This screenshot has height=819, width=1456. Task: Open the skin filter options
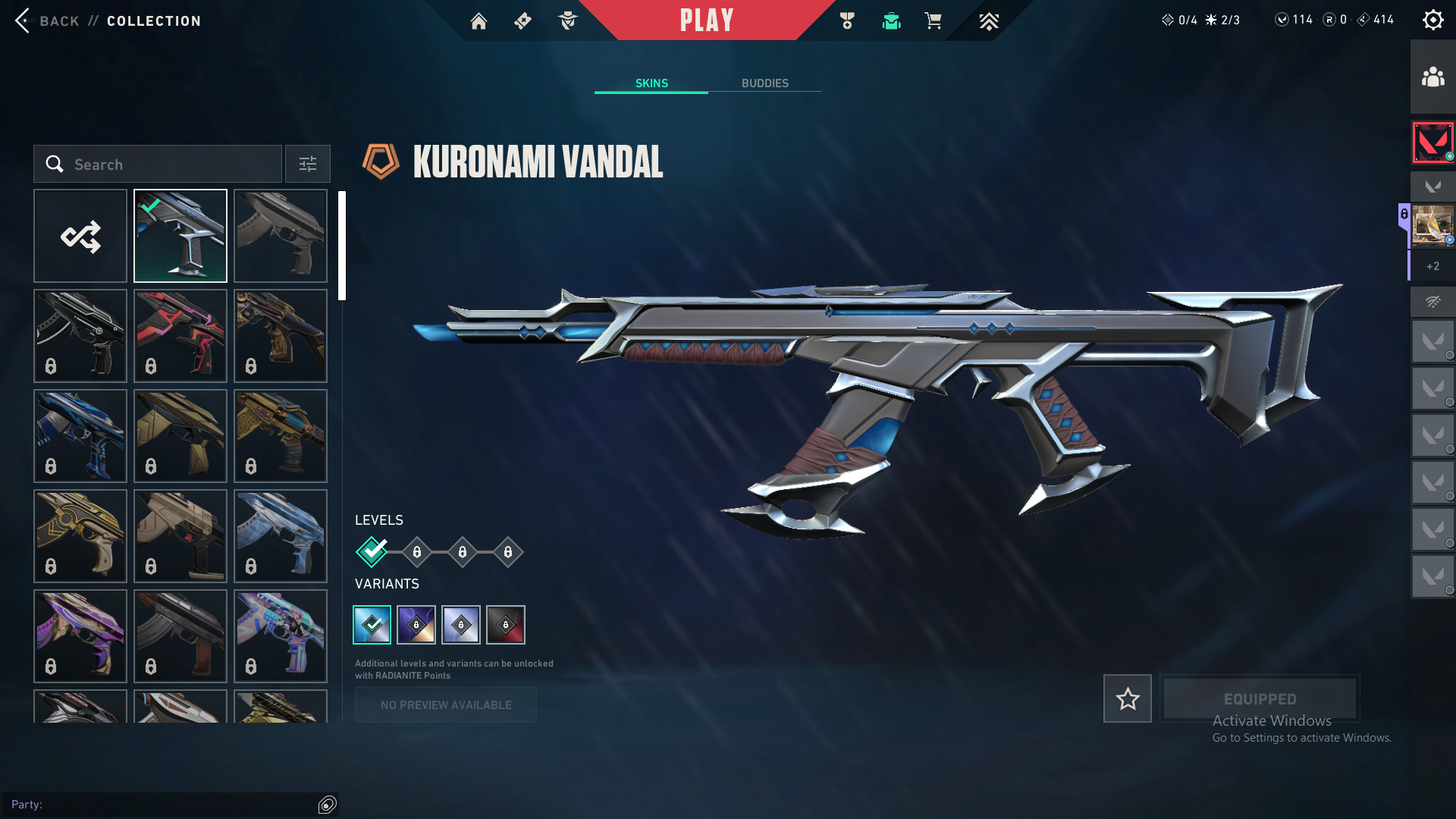[307, 165]
